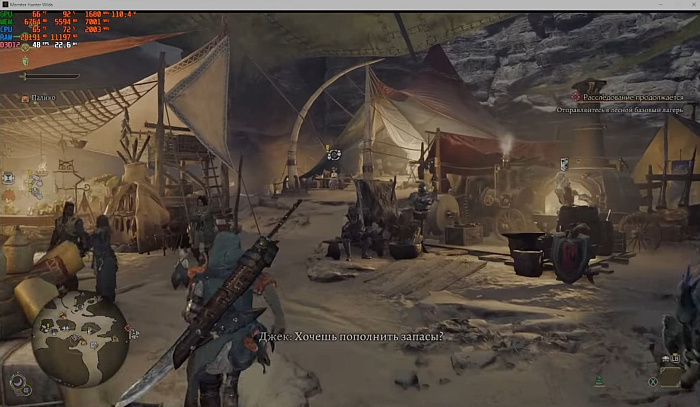Click the Monster Hunter Wilds window title bar
The width and height of the screenshot is (700, 407).
(350, 5)
